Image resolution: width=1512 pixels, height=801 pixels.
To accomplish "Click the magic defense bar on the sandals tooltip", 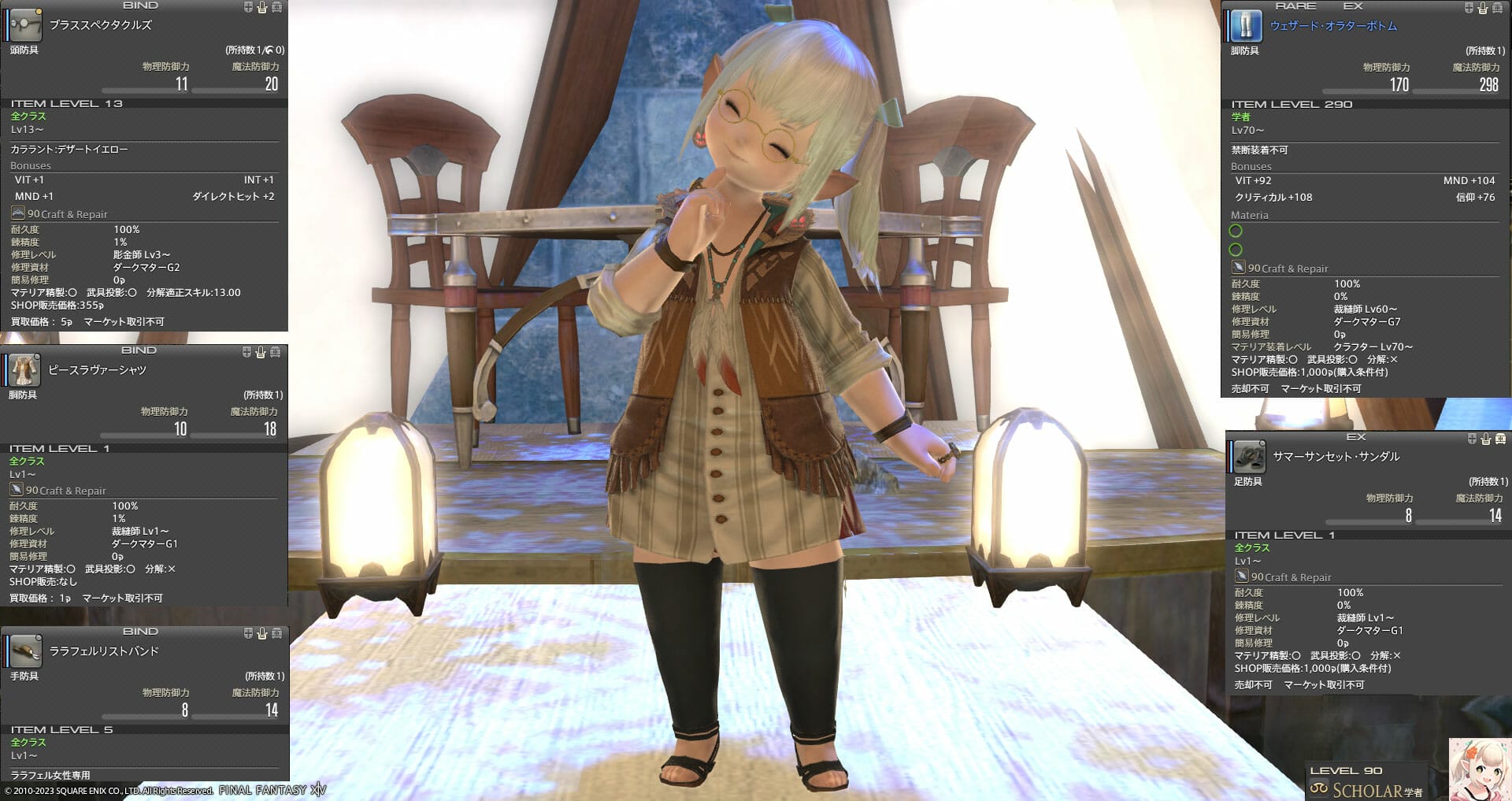I will (x=1461, y=519).
